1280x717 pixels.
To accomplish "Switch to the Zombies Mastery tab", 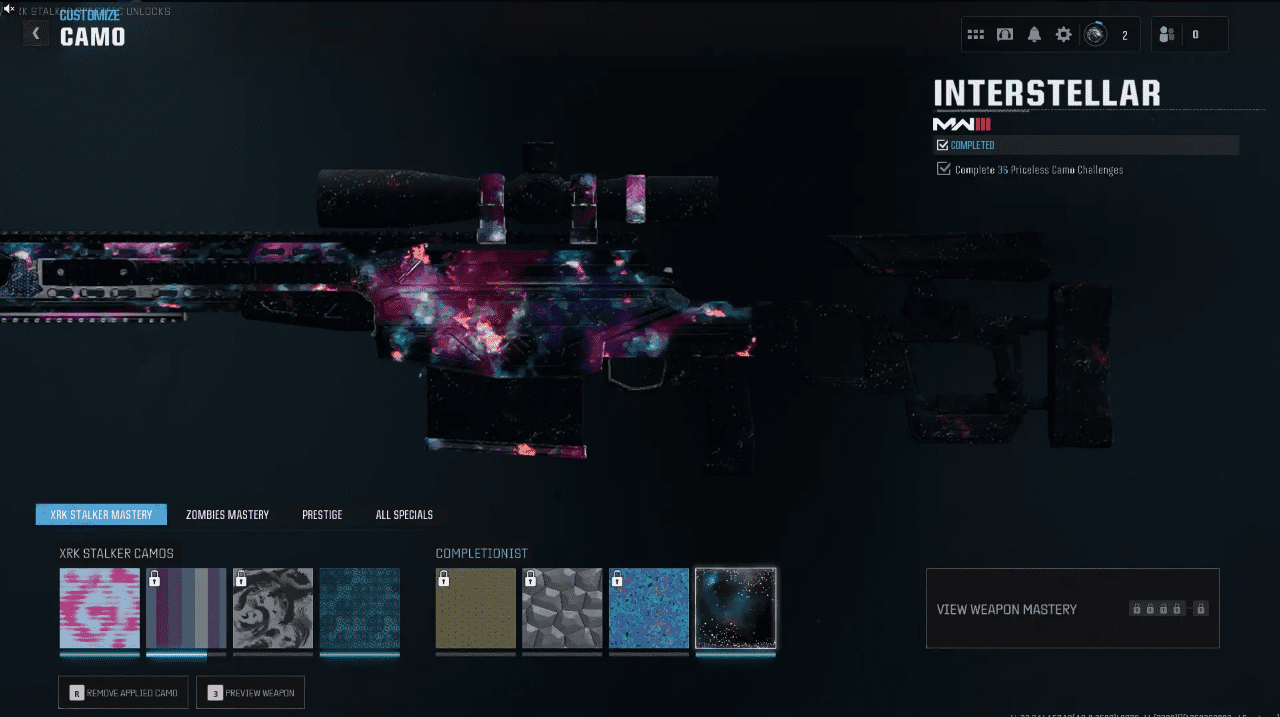I will point(227,515).
